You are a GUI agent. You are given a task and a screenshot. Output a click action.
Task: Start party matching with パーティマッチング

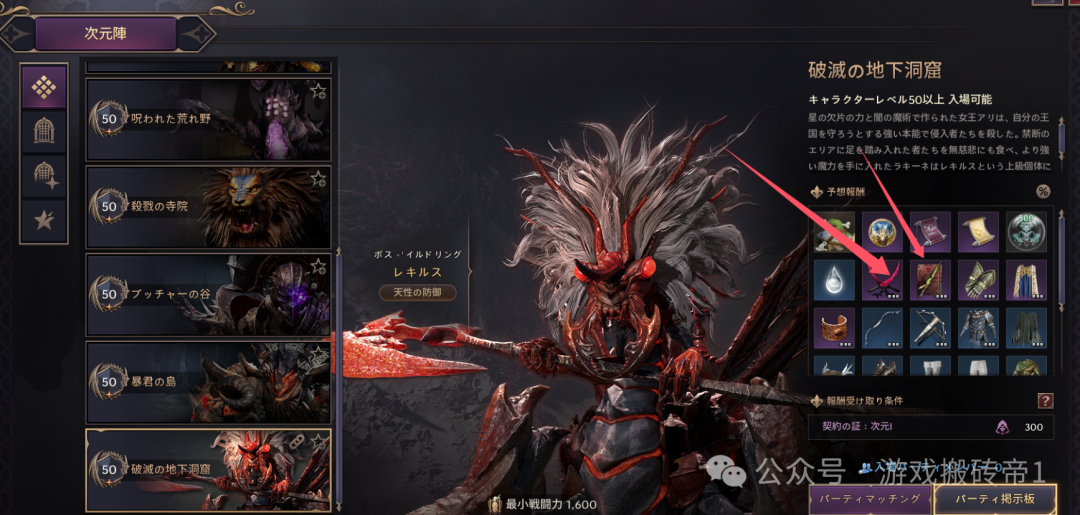pyautogui.click(x=868, y=498)
